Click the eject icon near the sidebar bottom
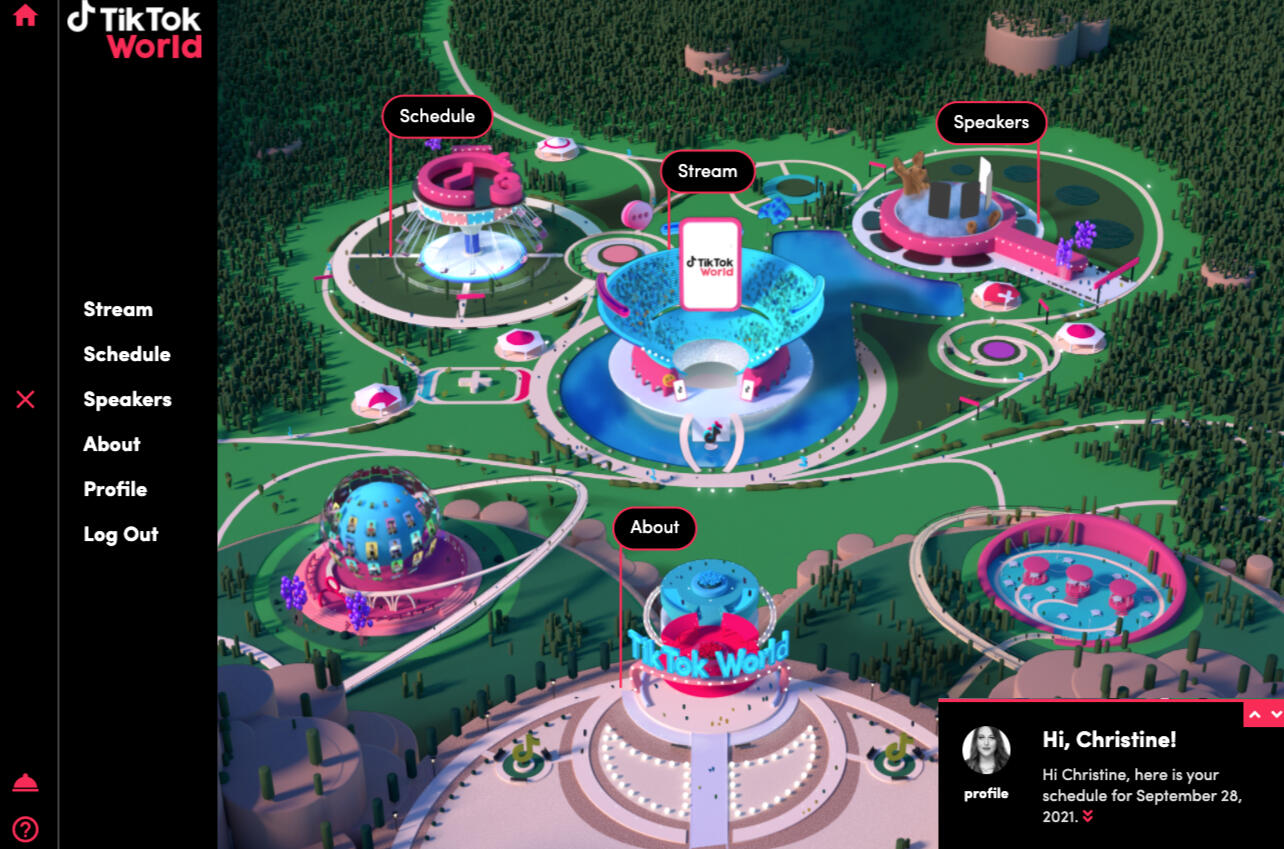This screenshot has width=1284, height=849. [x=24, y=782]
